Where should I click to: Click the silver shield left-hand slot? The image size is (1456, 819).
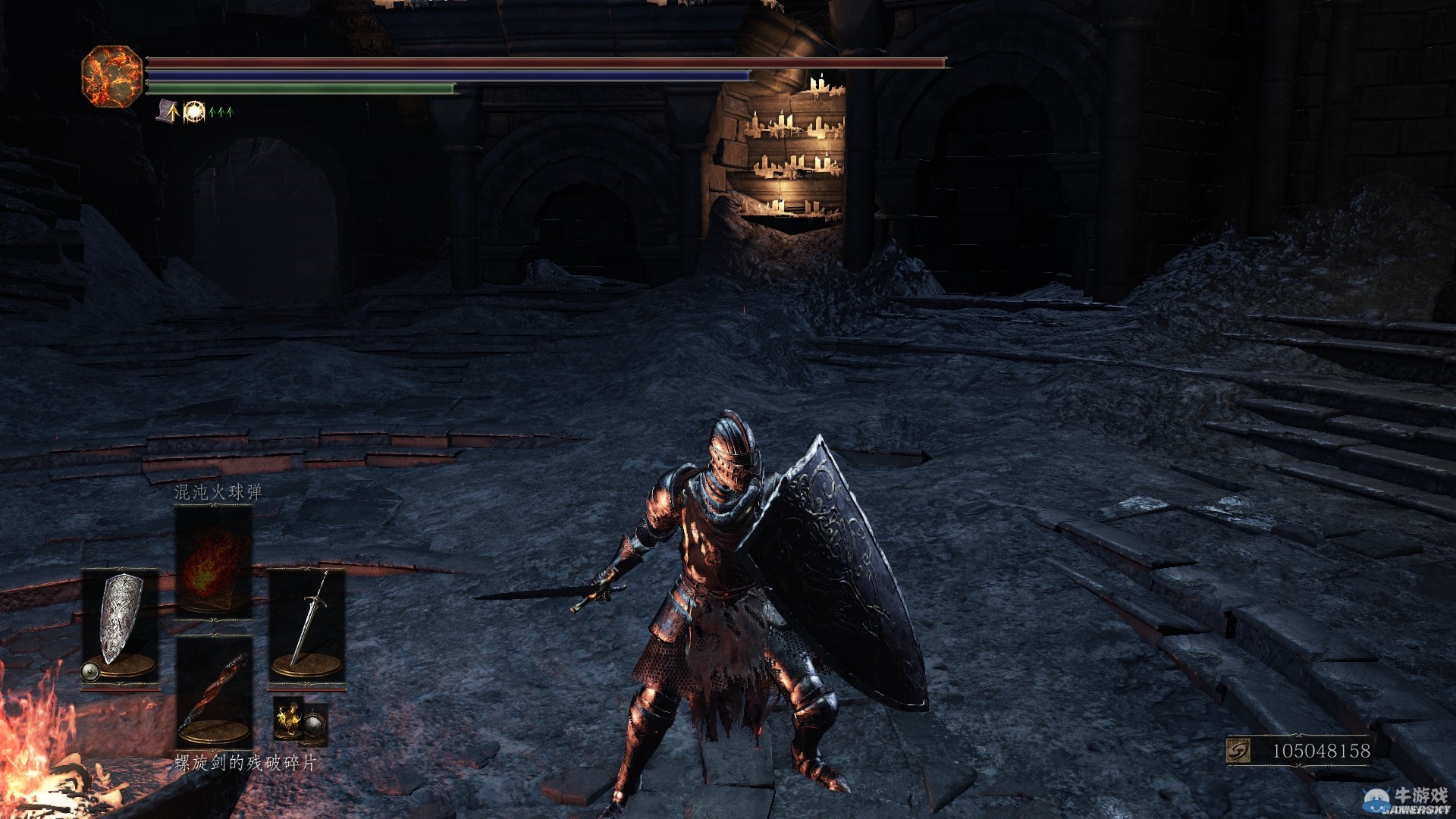120,627
